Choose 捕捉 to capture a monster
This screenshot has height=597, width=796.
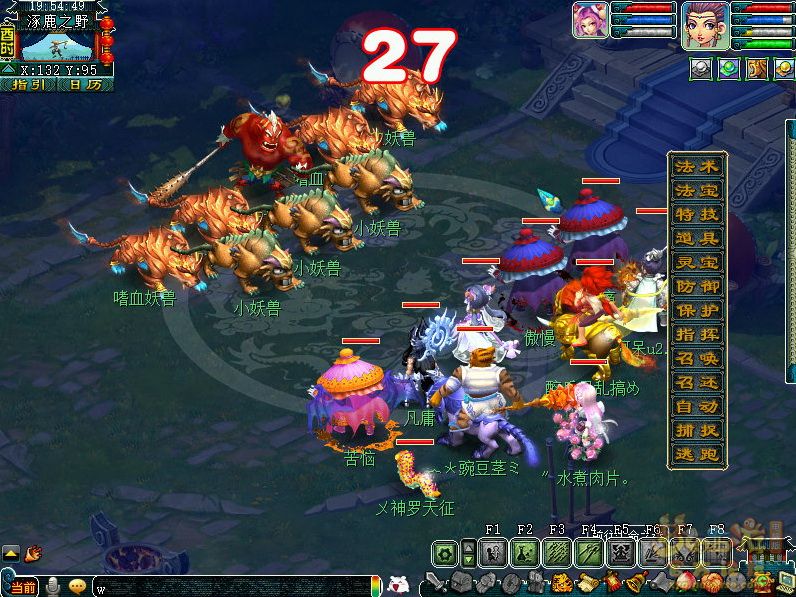(x=697, y=430)
